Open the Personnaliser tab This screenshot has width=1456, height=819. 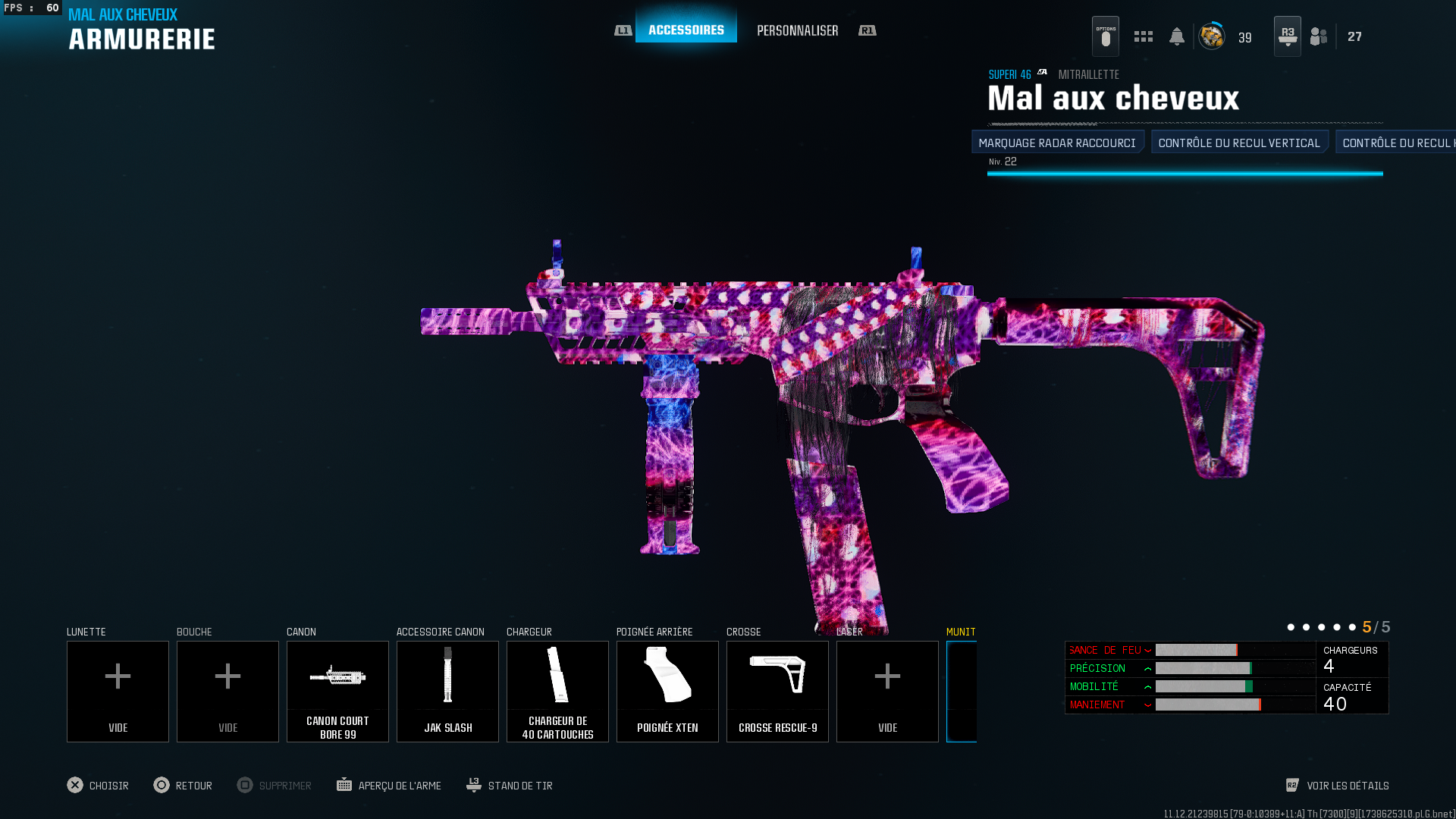click(797, 30)
